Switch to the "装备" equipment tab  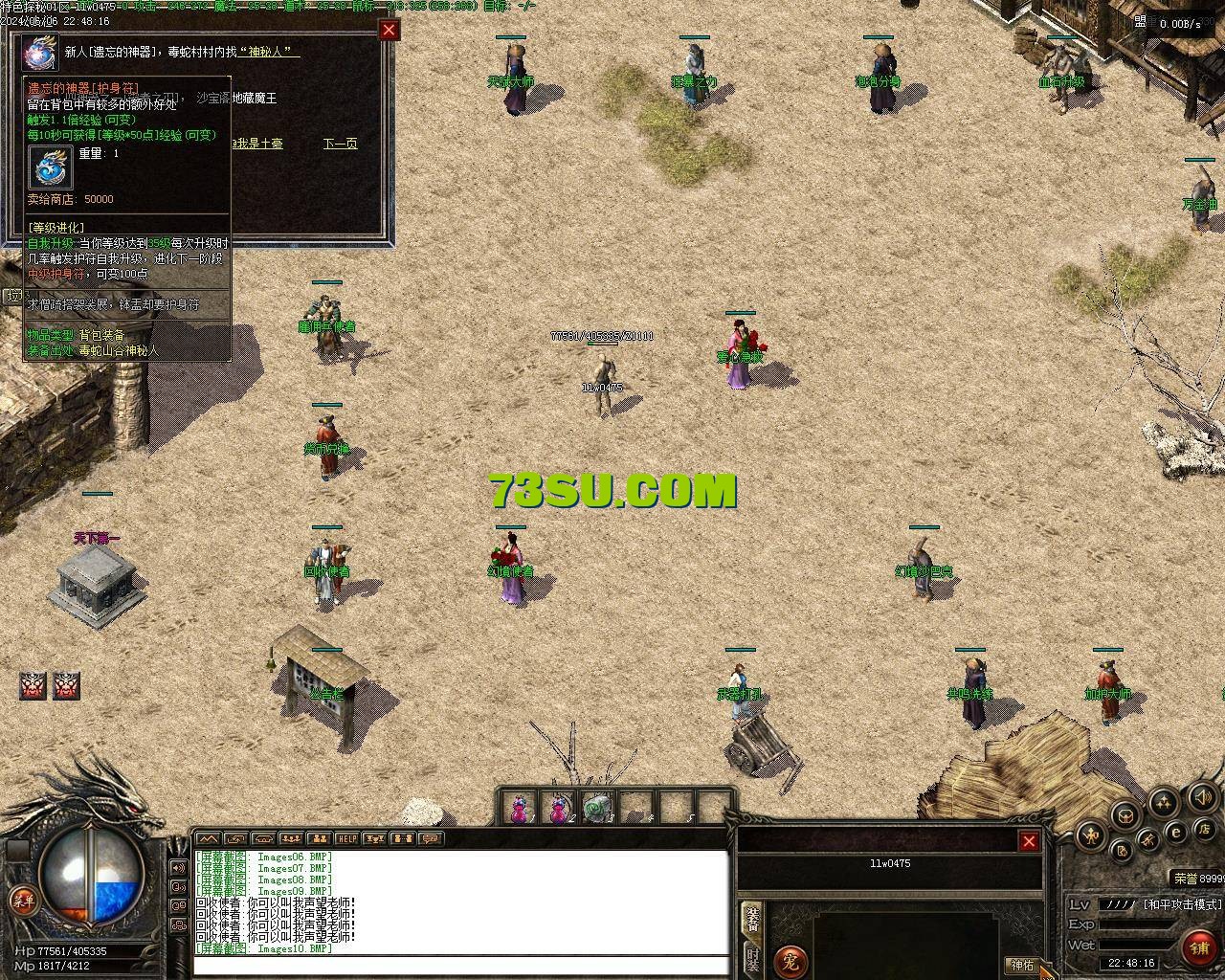(752, 919)
